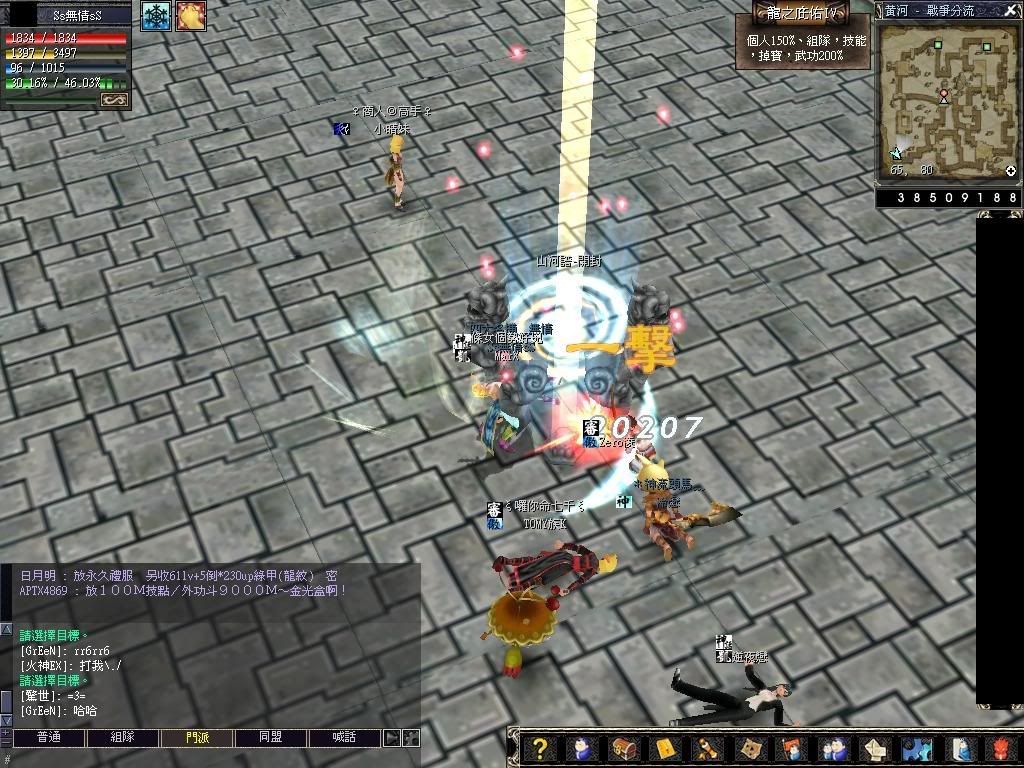
Task: Open the two-person party icon
Action: click(x=831, y=748)
